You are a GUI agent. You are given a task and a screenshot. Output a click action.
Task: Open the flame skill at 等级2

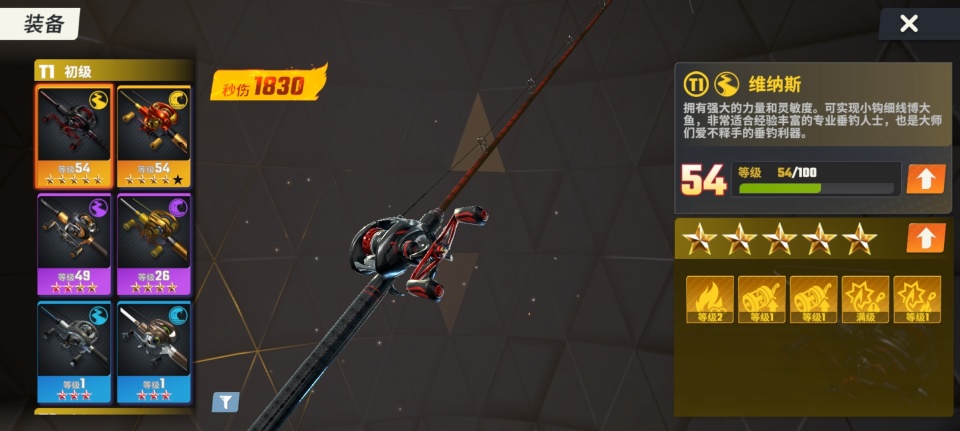click(710, 299)
